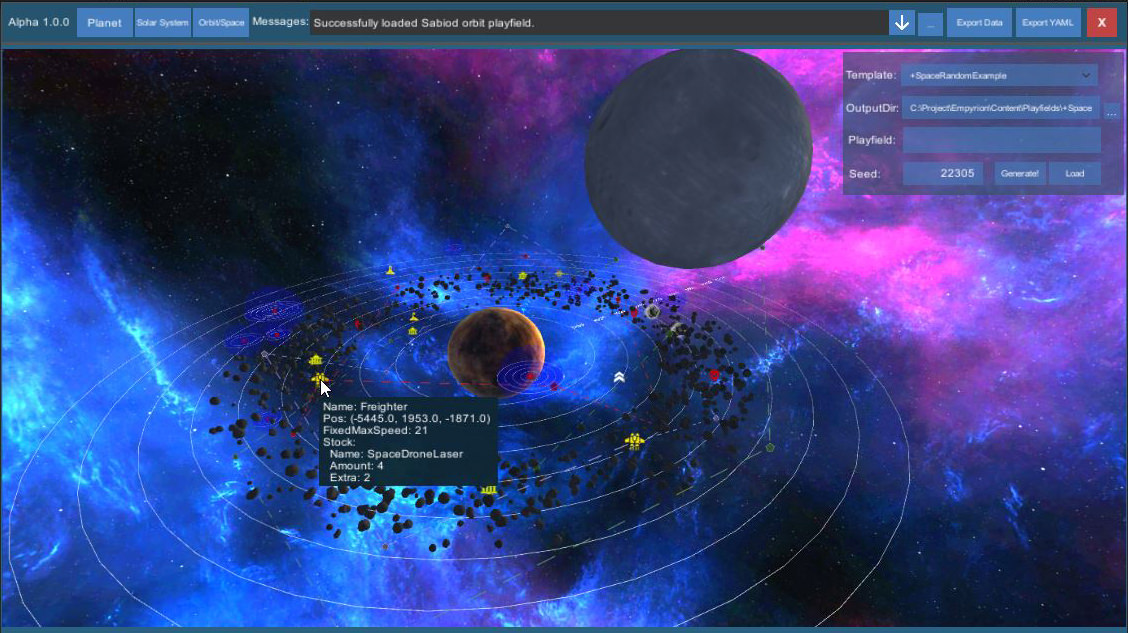This screenshot has height=633, width=1128.
Task: Export the playfield data
Action: coord(980,22)
